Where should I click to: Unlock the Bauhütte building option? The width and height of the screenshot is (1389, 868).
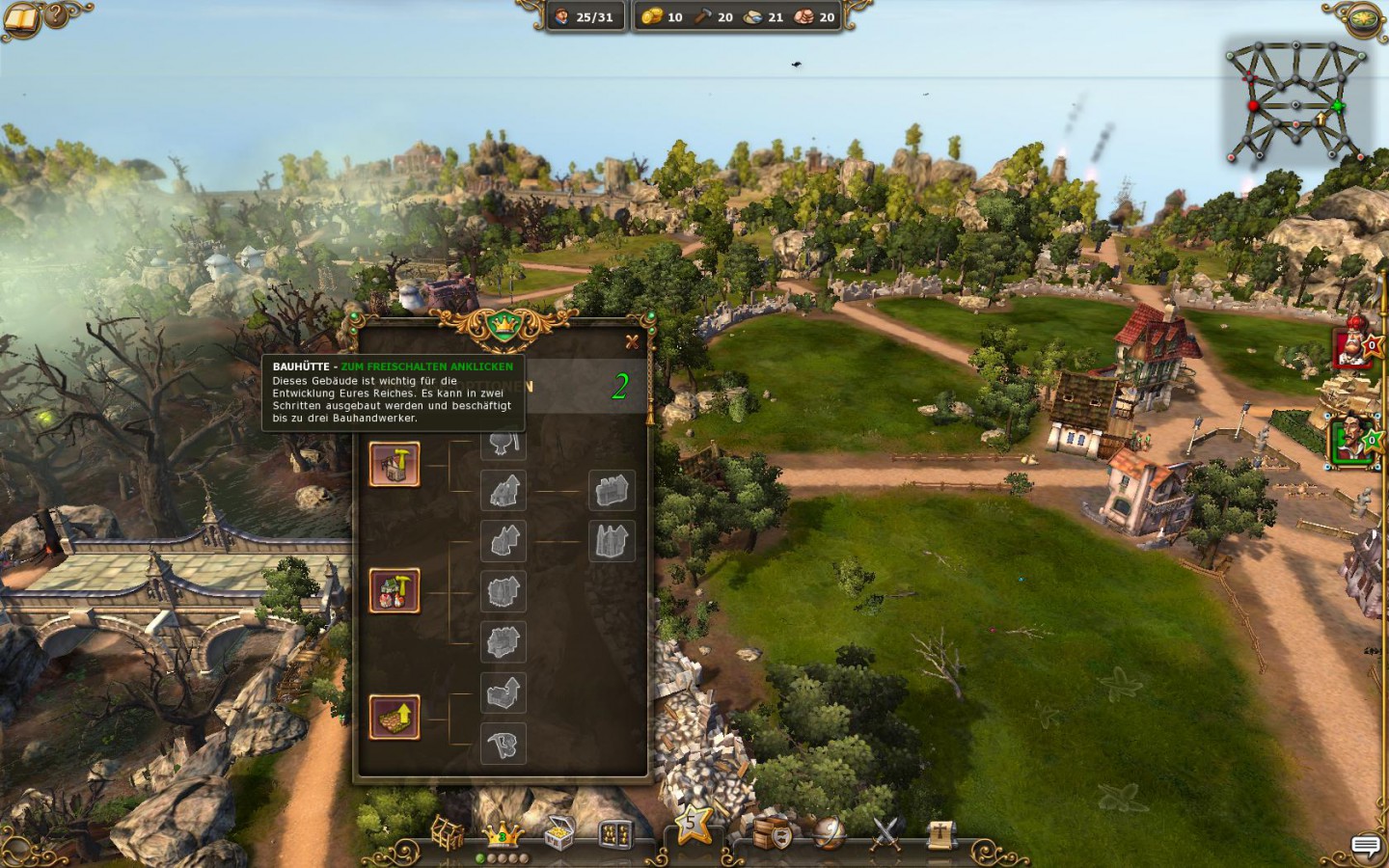(x=395, y=464)
